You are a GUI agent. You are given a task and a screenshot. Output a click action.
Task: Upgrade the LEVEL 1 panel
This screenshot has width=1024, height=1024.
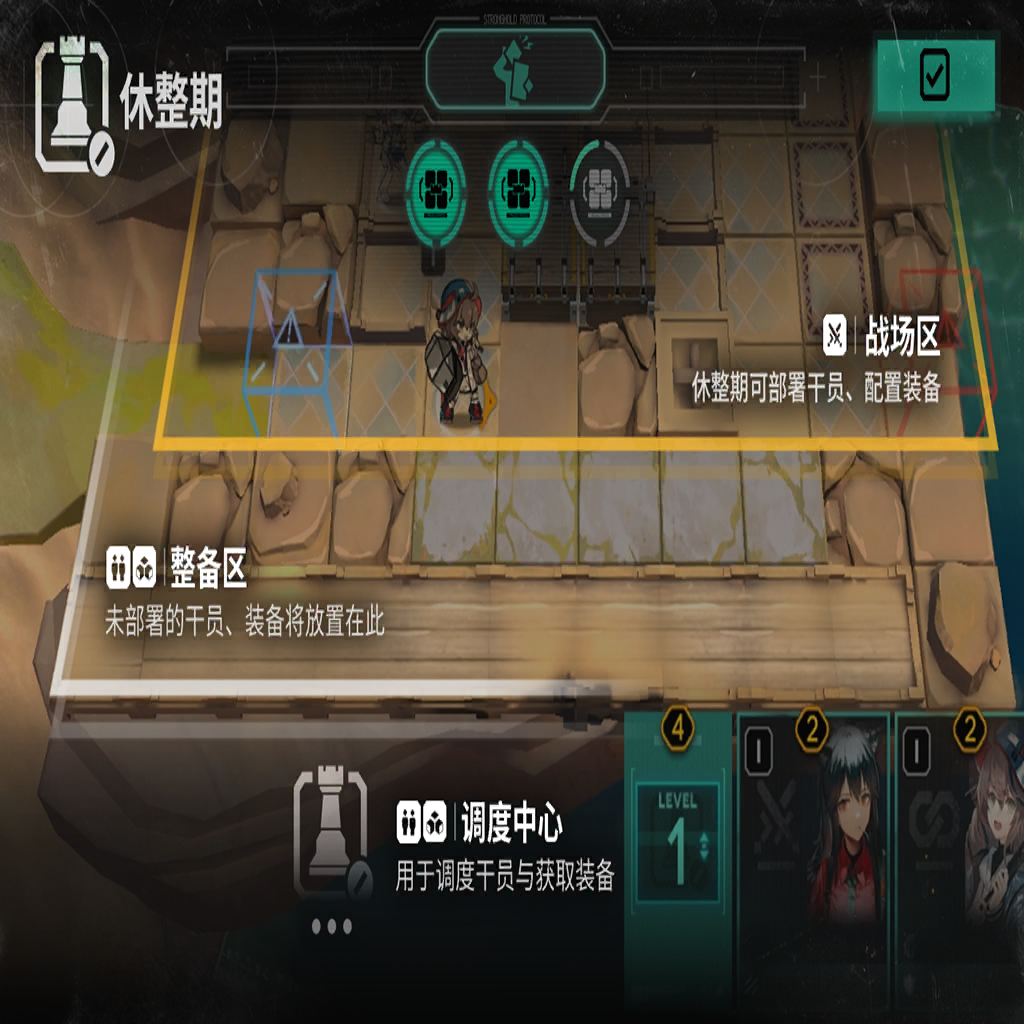click(x=679, y=840)
